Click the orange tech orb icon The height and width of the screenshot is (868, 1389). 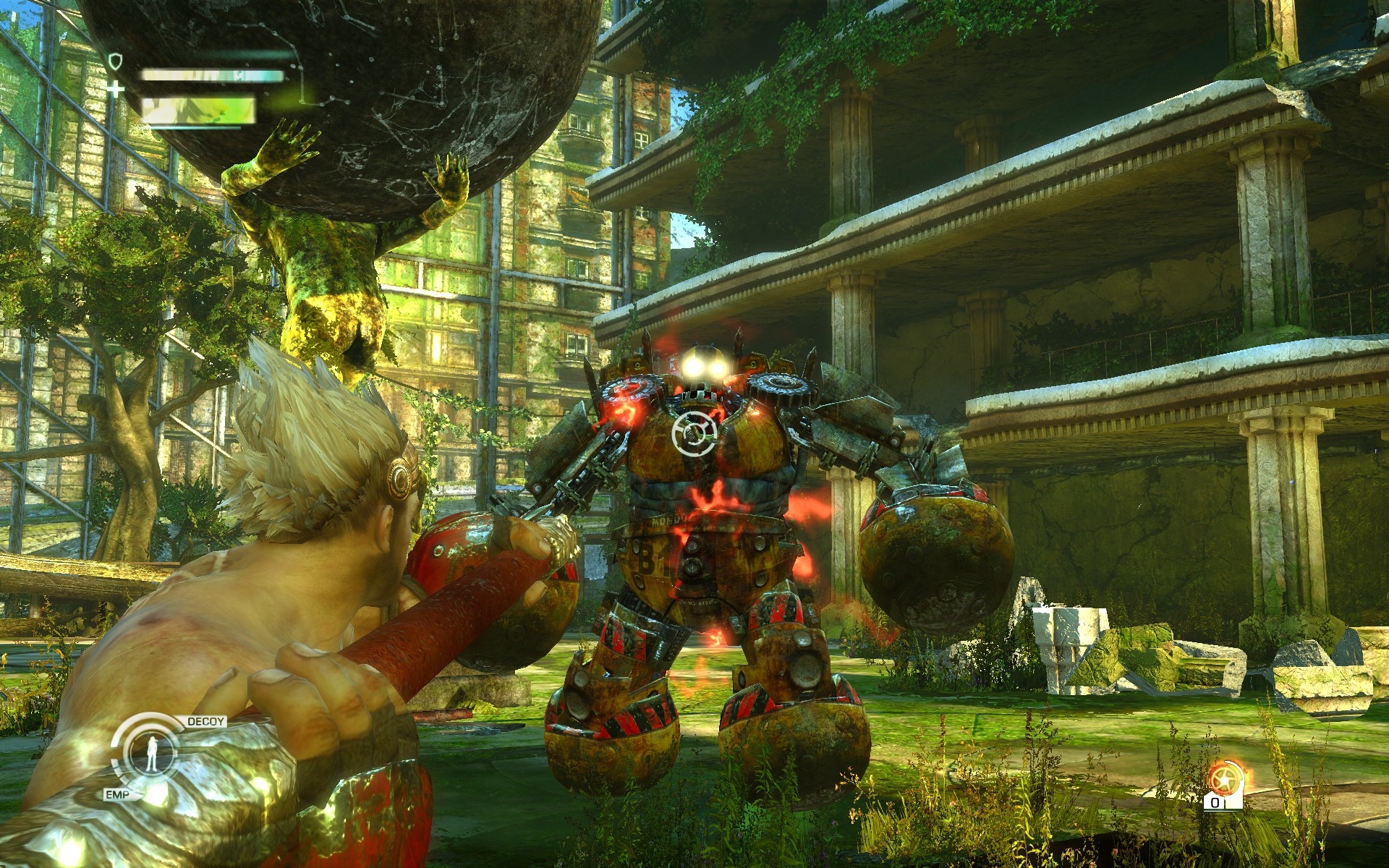pos(1223,781)
